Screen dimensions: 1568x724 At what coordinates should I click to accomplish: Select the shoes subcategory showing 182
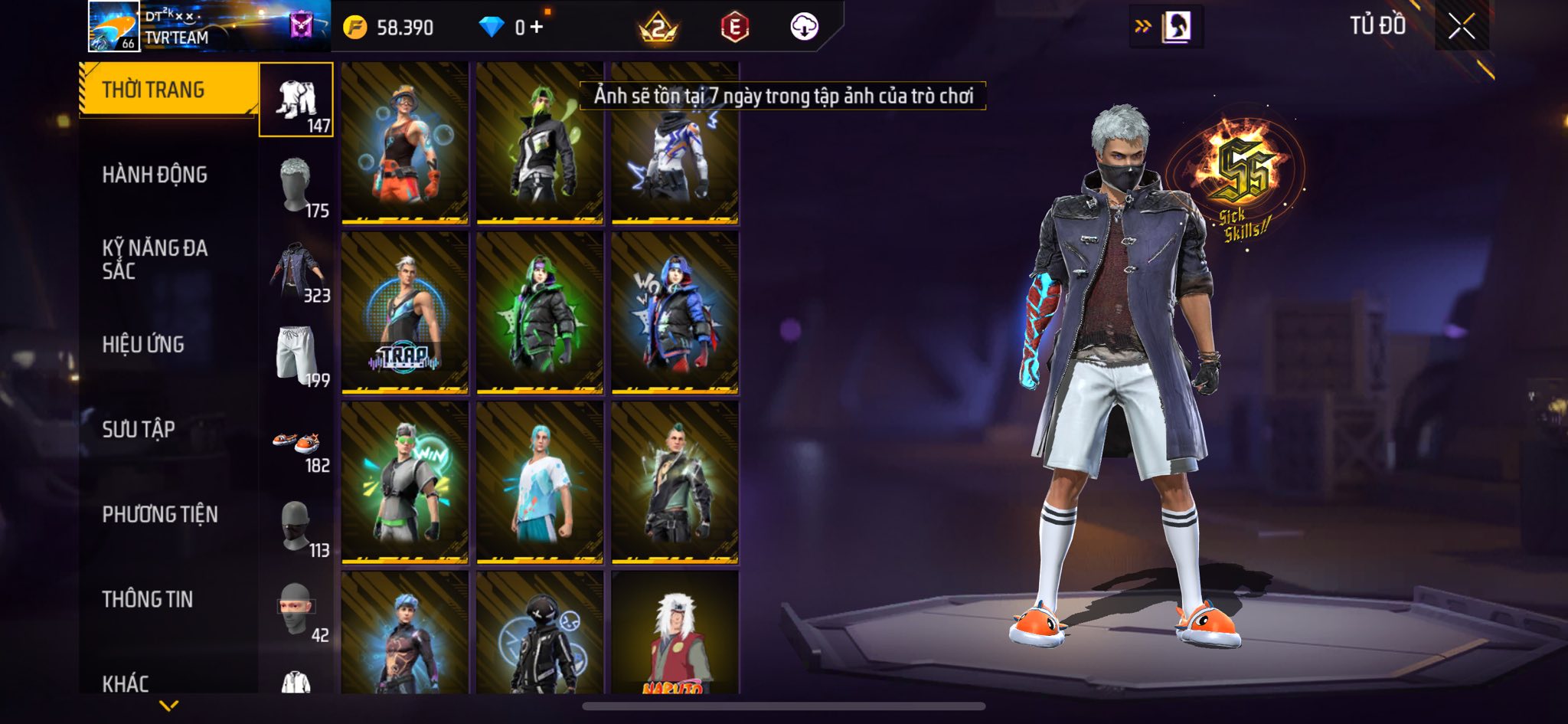[296, 444]
